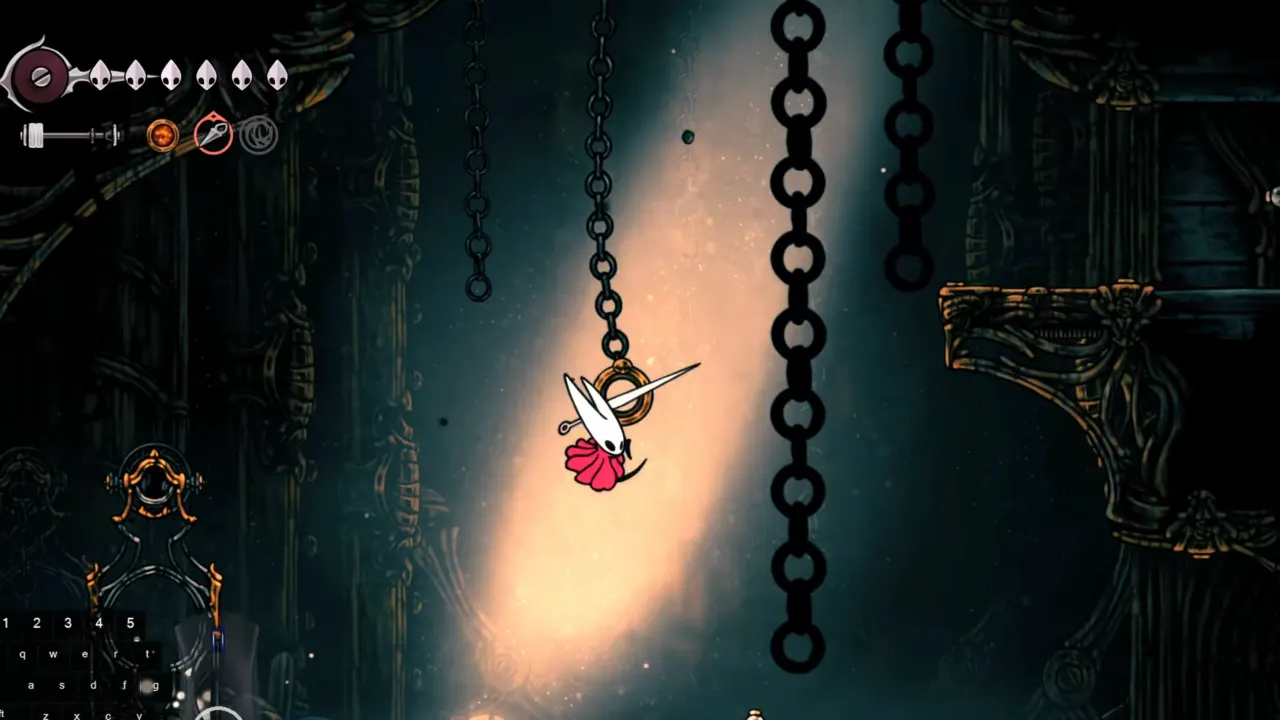The width and height of the screenshot is (1280, 720).
Task: Click the third health mask icon
Action: click(x=172, y=76)
